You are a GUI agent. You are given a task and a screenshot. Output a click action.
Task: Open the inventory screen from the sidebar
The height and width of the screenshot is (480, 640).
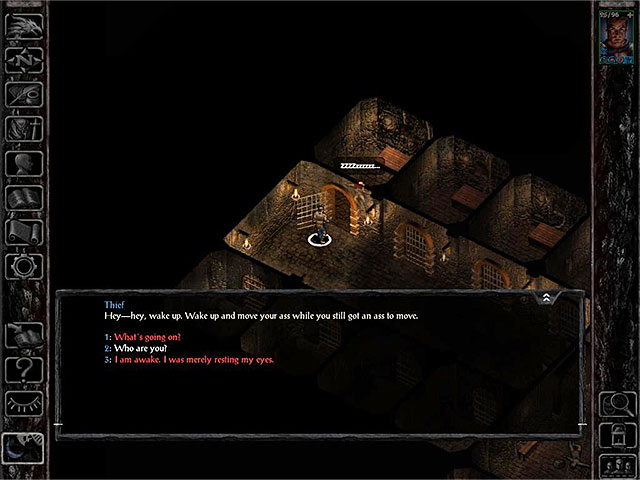[x=22, y=128]
